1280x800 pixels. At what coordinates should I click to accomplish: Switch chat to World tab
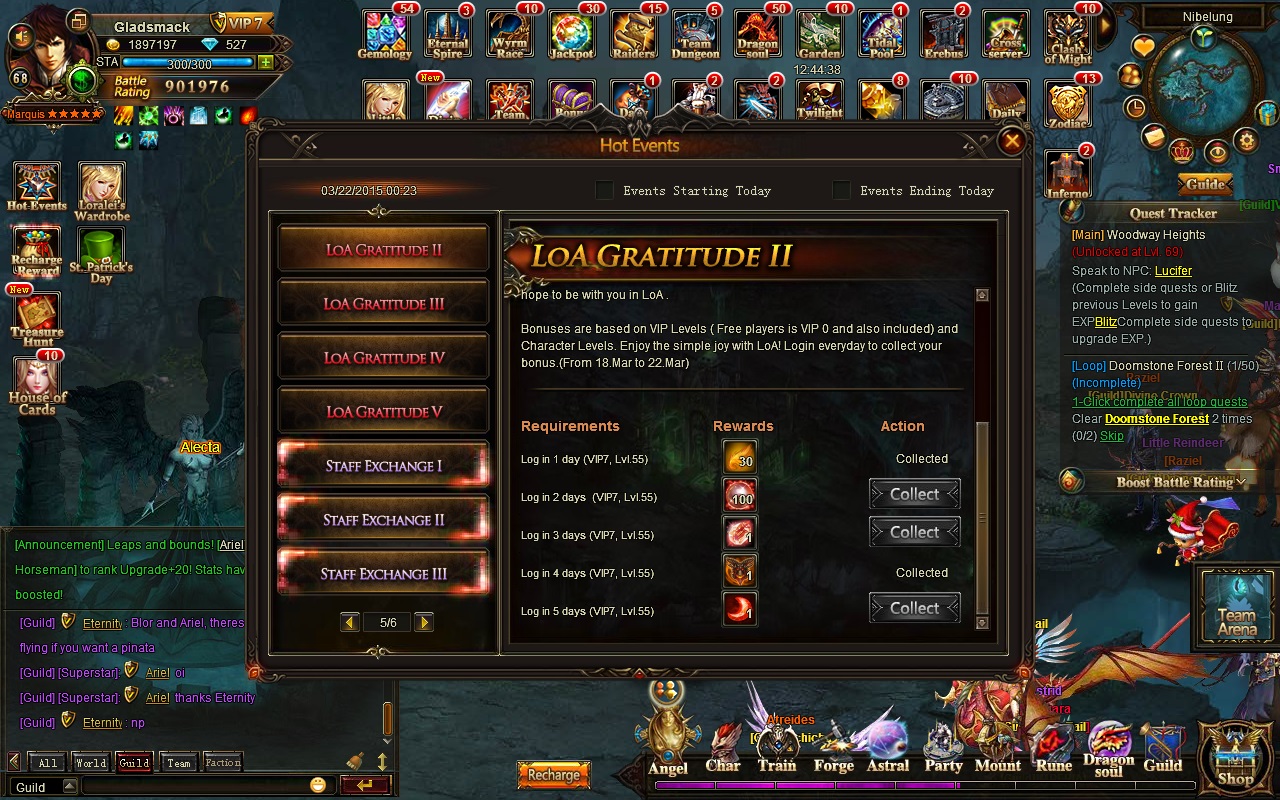click(x=90, y=763)
